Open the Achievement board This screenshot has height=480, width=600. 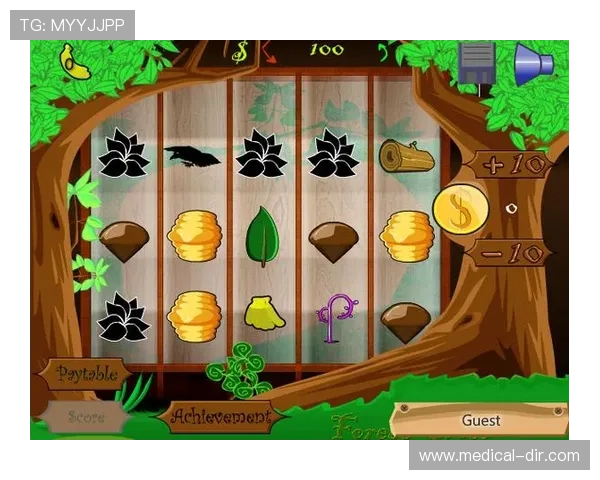(219, 416)
